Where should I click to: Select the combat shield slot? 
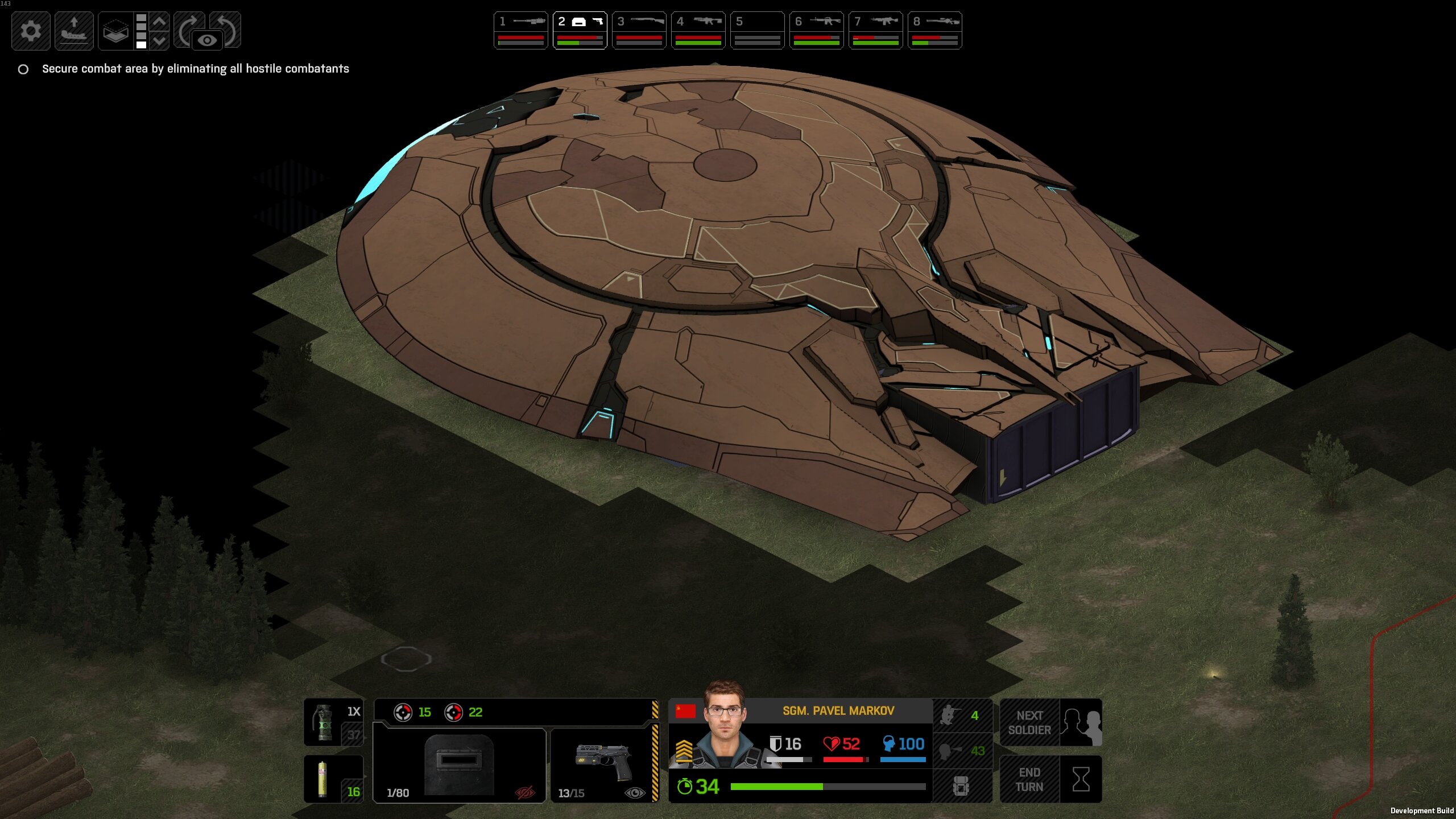[x=459, y=765]
